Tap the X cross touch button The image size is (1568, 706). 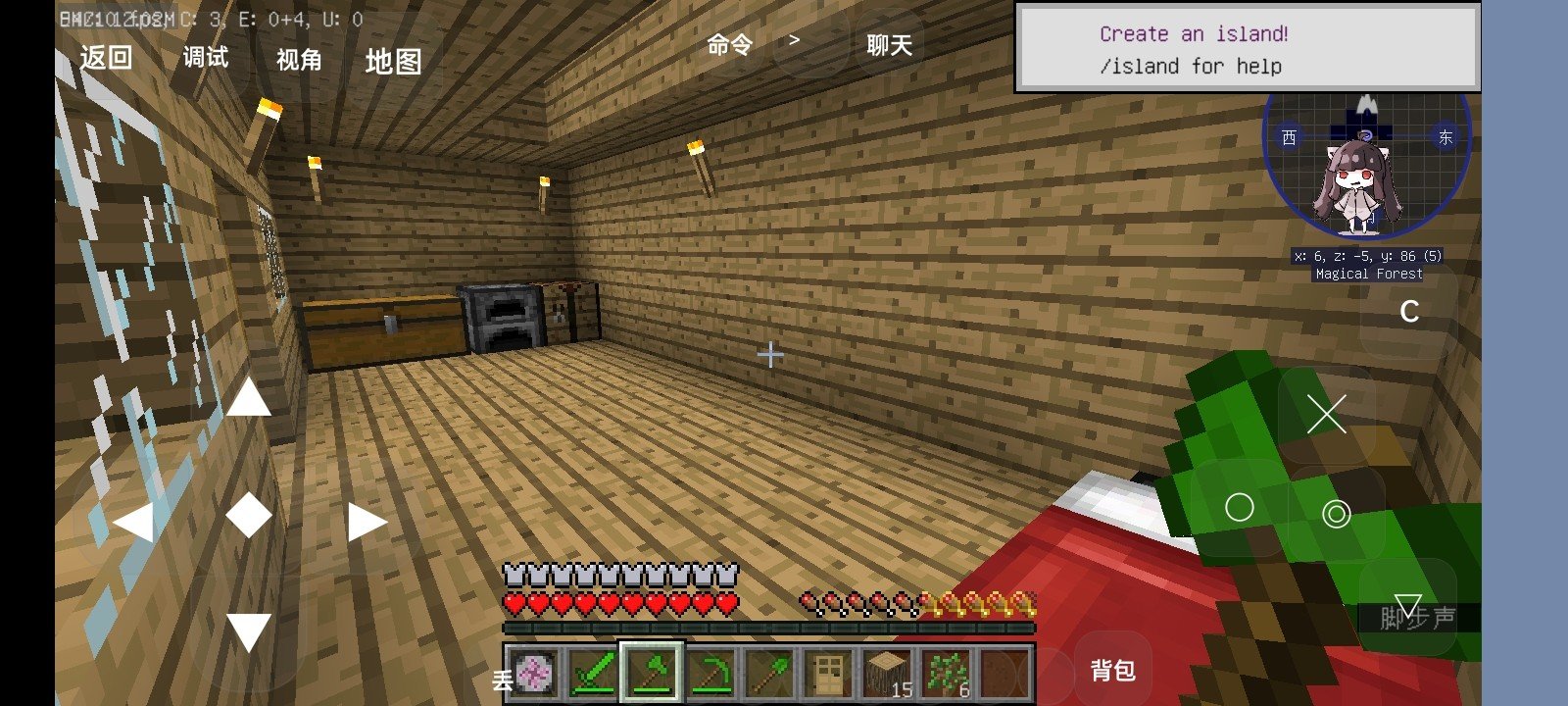[1326, 415]
